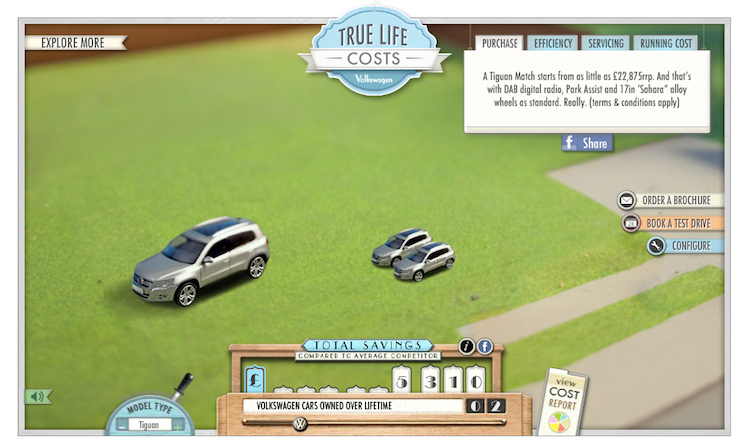Open the total savings info icon
The width and height of the screenshot is (750, 440).
(466, 346)
